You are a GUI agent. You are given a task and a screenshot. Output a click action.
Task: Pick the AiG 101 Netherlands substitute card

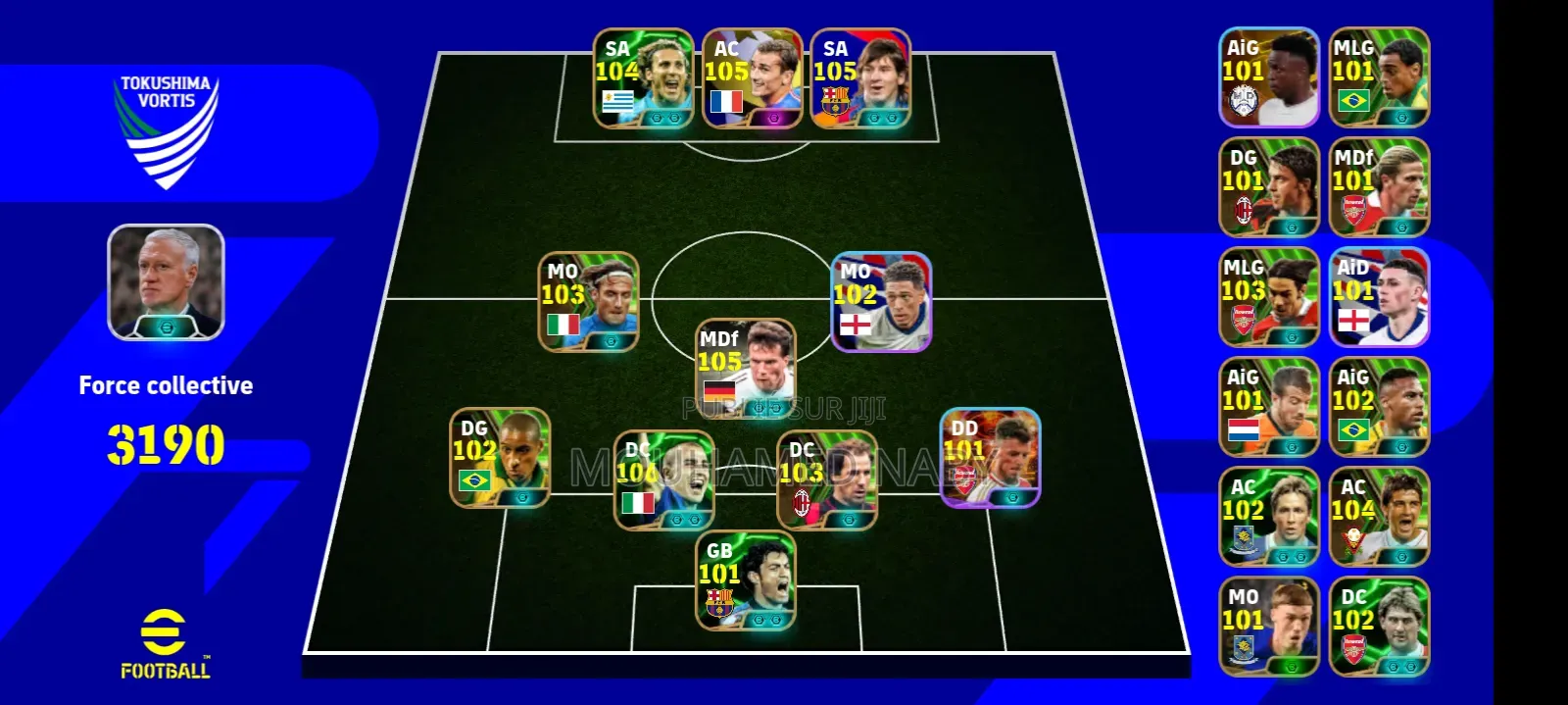tap(1268, 407)
